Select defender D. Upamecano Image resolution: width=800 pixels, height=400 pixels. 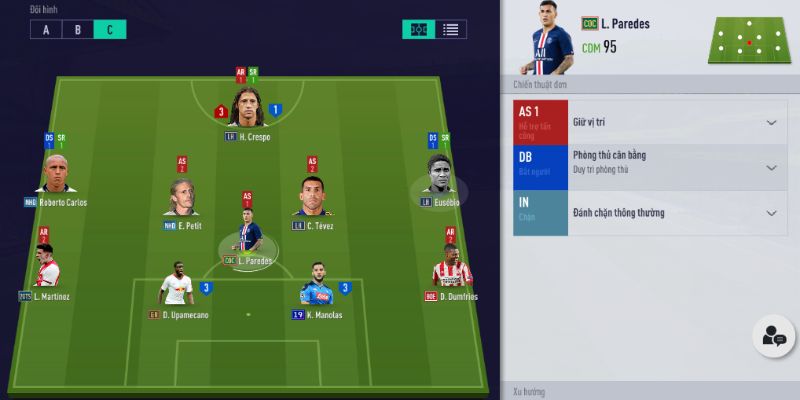177,289
